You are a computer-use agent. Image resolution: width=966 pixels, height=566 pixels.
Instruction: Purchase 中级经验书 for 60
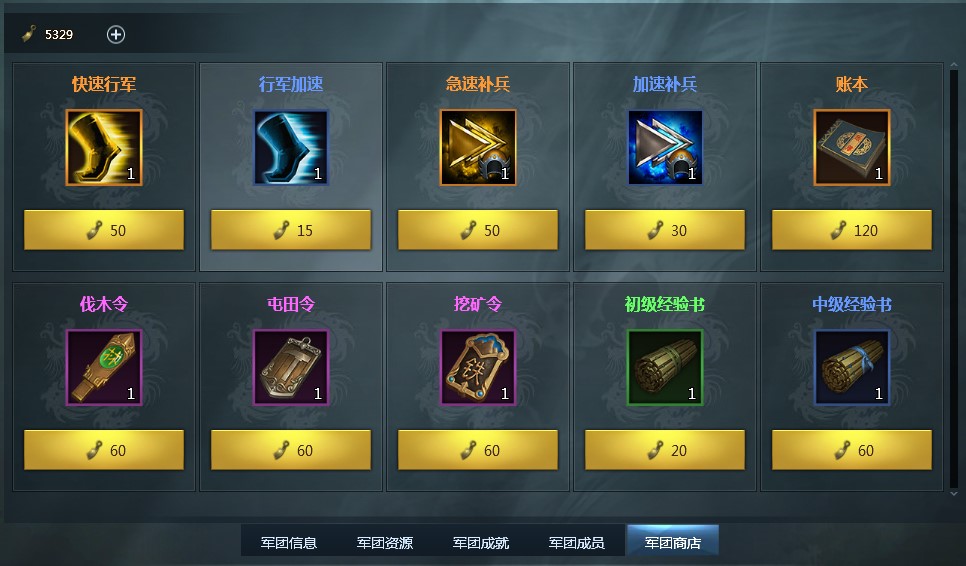[x=852, y=450]
